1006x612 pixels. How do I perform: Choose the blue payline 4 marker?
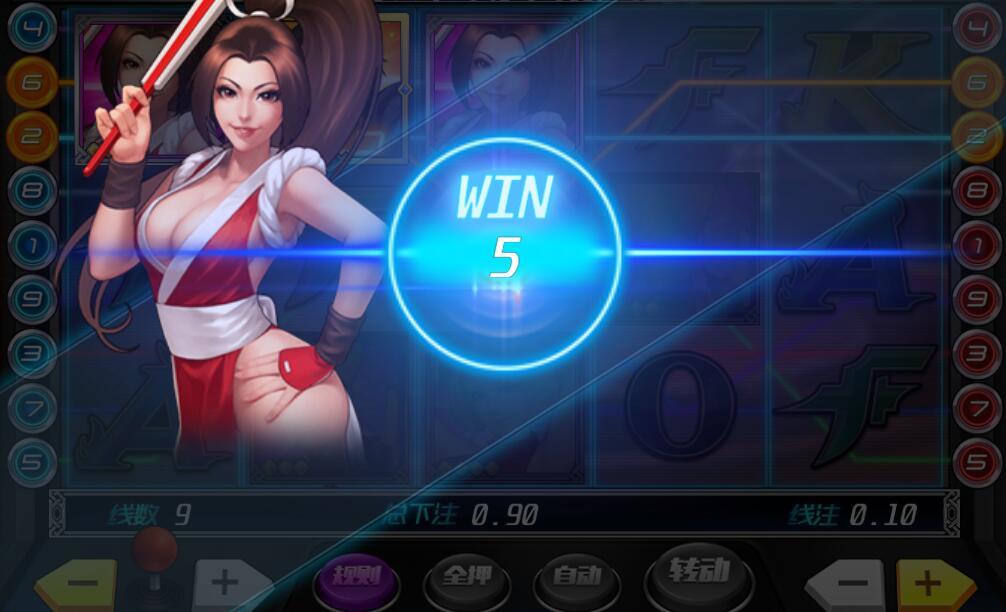[x=31, y=27]
